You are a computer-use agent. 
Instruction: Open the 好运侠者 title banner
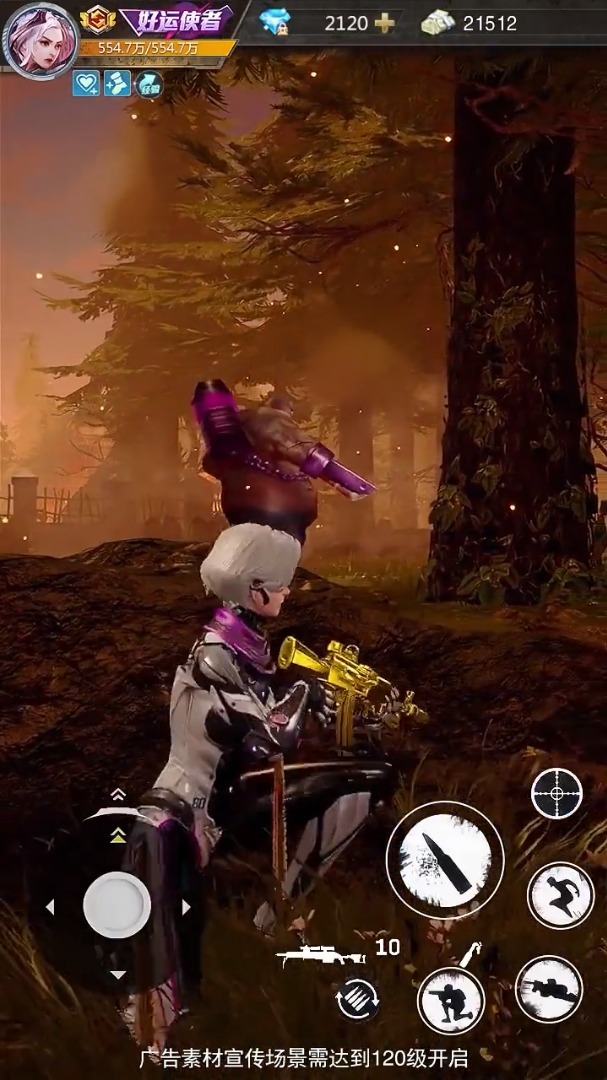(x=176, y=20)
